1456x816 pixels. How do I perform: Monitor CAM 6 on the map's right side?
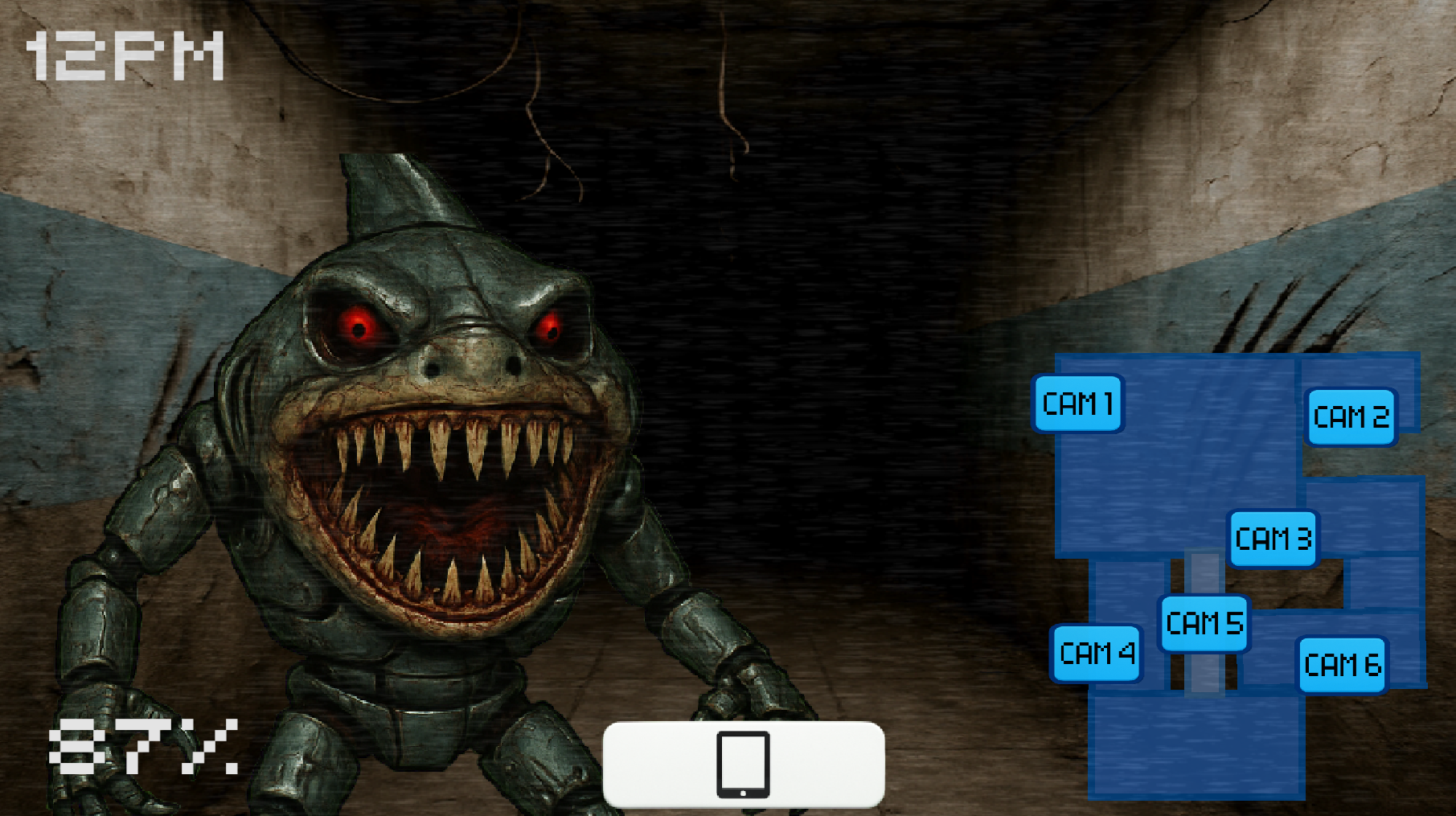pyautogui.click(x=1341, y=664)
